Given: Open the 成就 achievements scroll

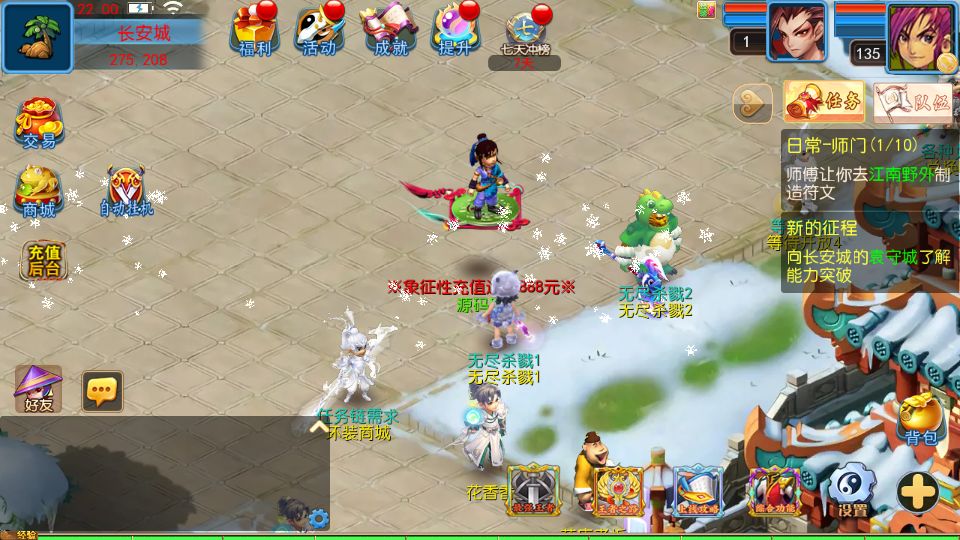Looking at the screenshot, I should [x=388, y=31].
